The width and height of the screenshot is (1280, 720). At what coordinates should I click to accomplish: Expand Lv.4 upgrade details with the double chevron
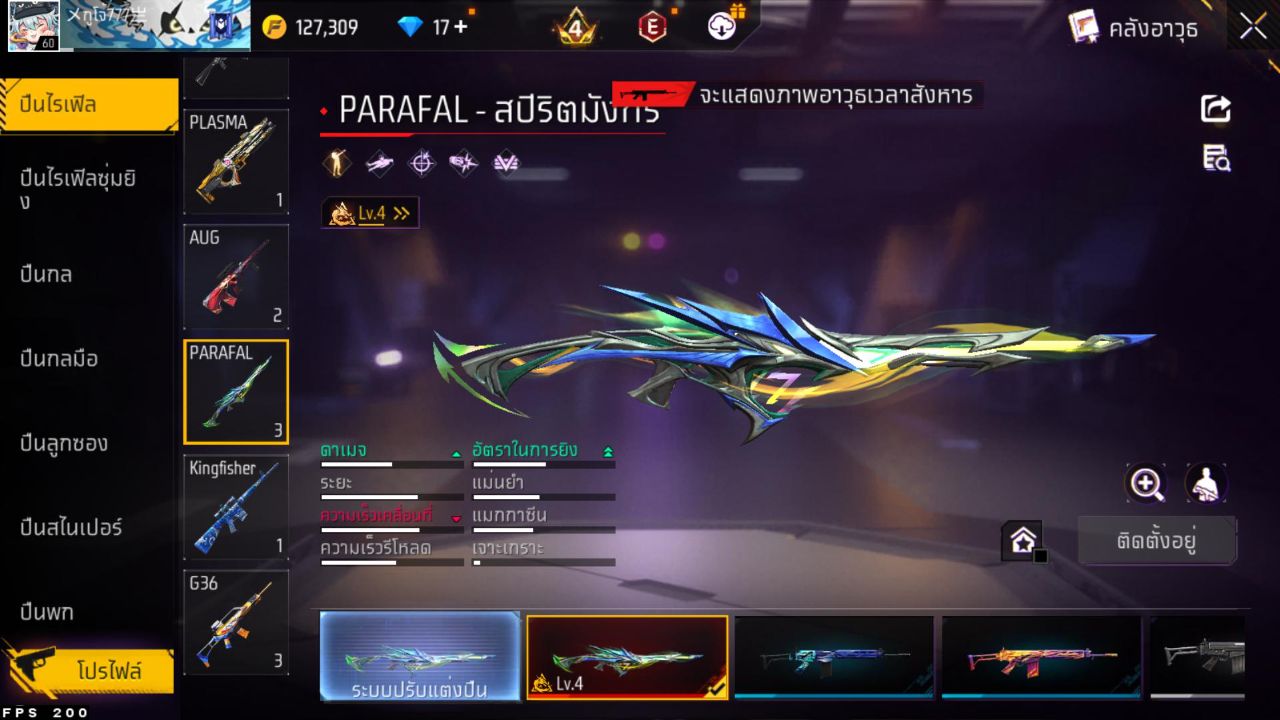403,212
